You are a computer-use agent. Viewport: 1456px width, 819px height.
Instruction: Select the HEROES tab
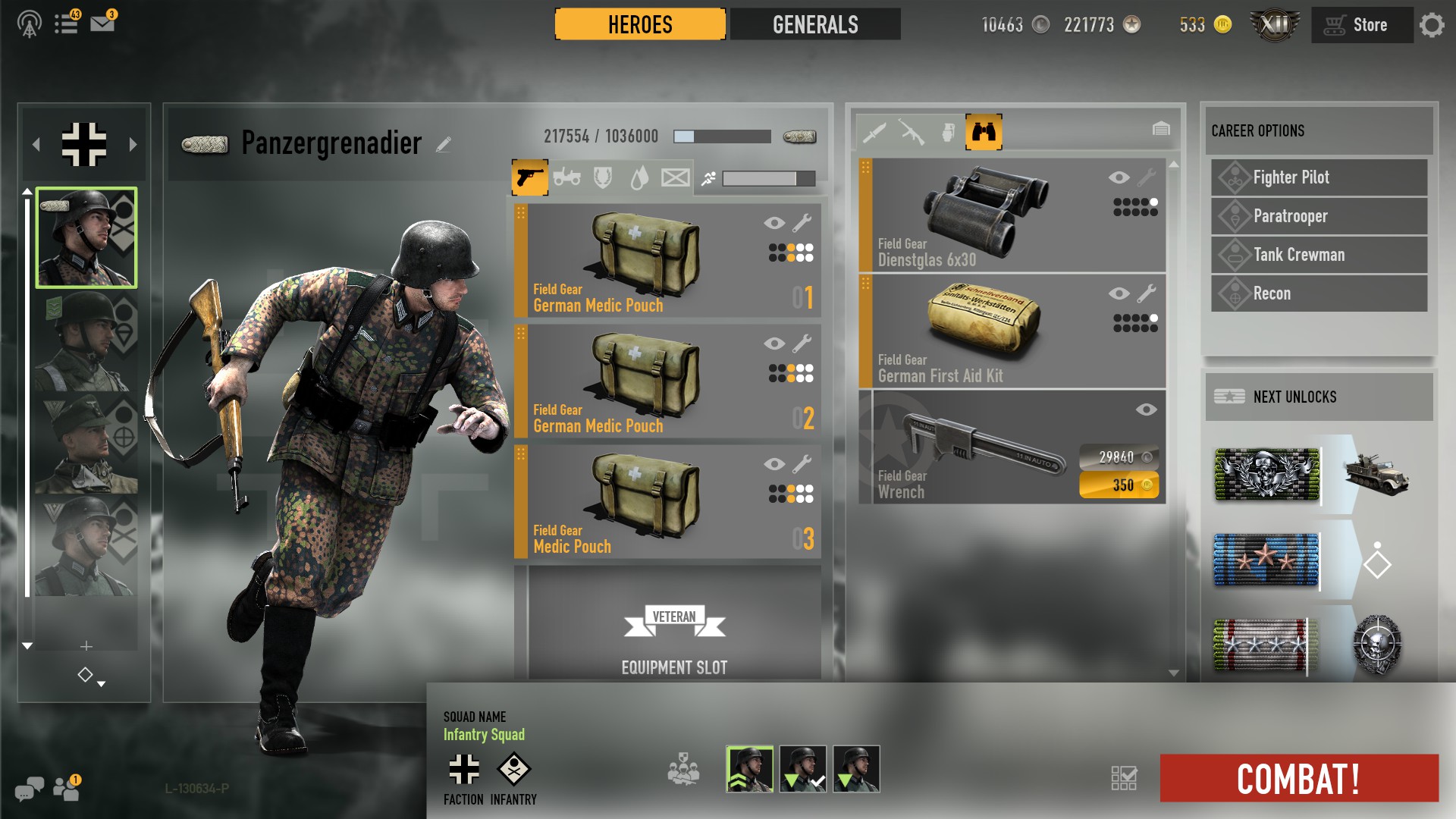[x=639, y=25]
